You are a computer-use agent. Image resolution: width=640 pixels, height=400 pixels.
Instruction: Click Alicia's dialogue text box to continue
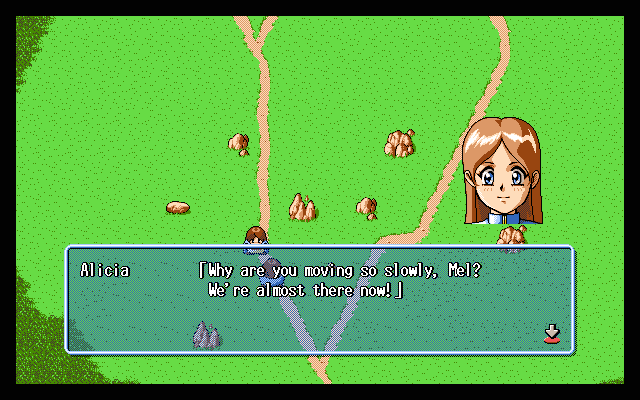click(319, 300)
